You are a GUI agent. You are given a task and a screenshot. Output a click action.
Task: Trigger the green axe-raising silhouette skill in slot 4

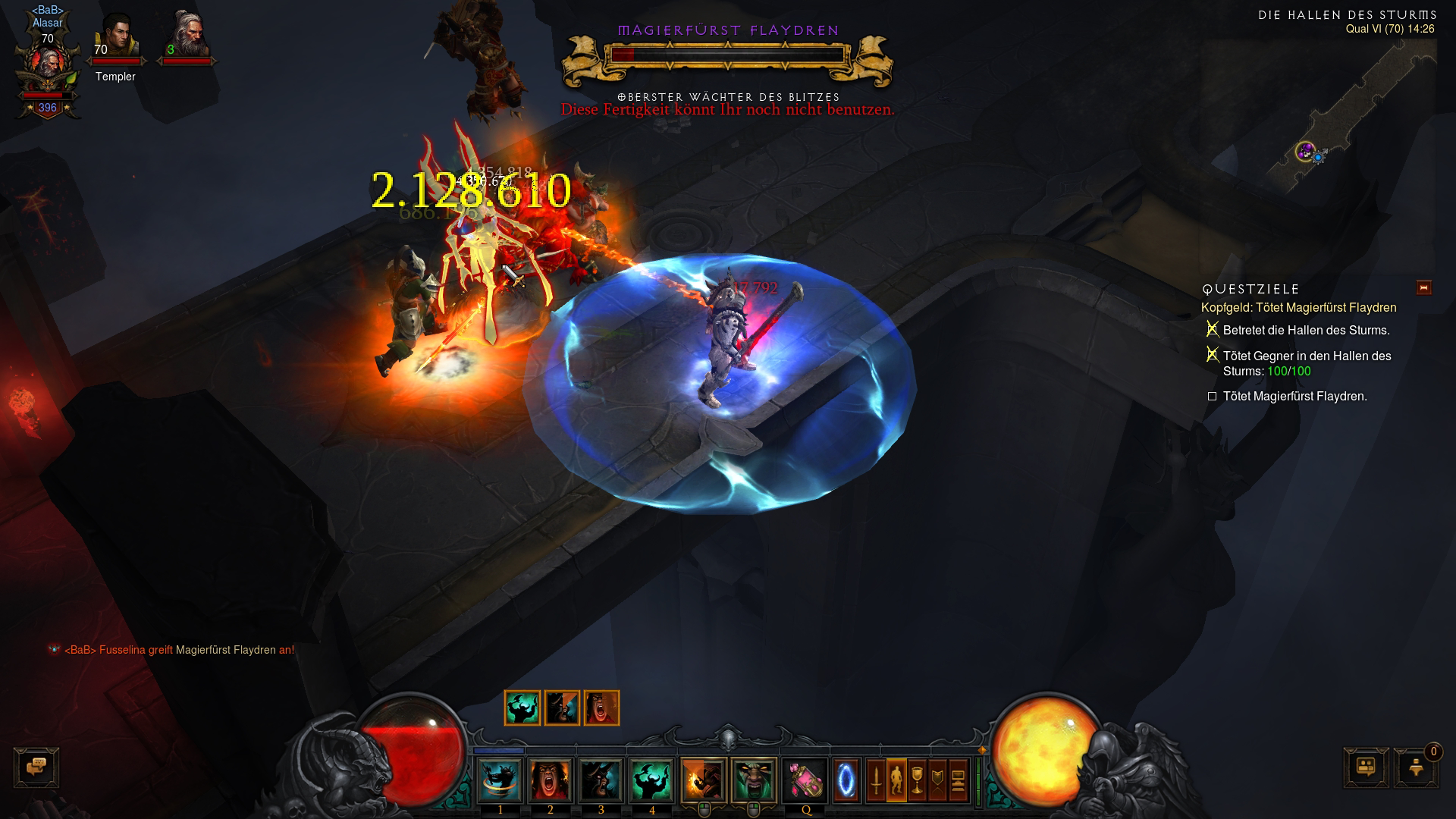point(651,780)
